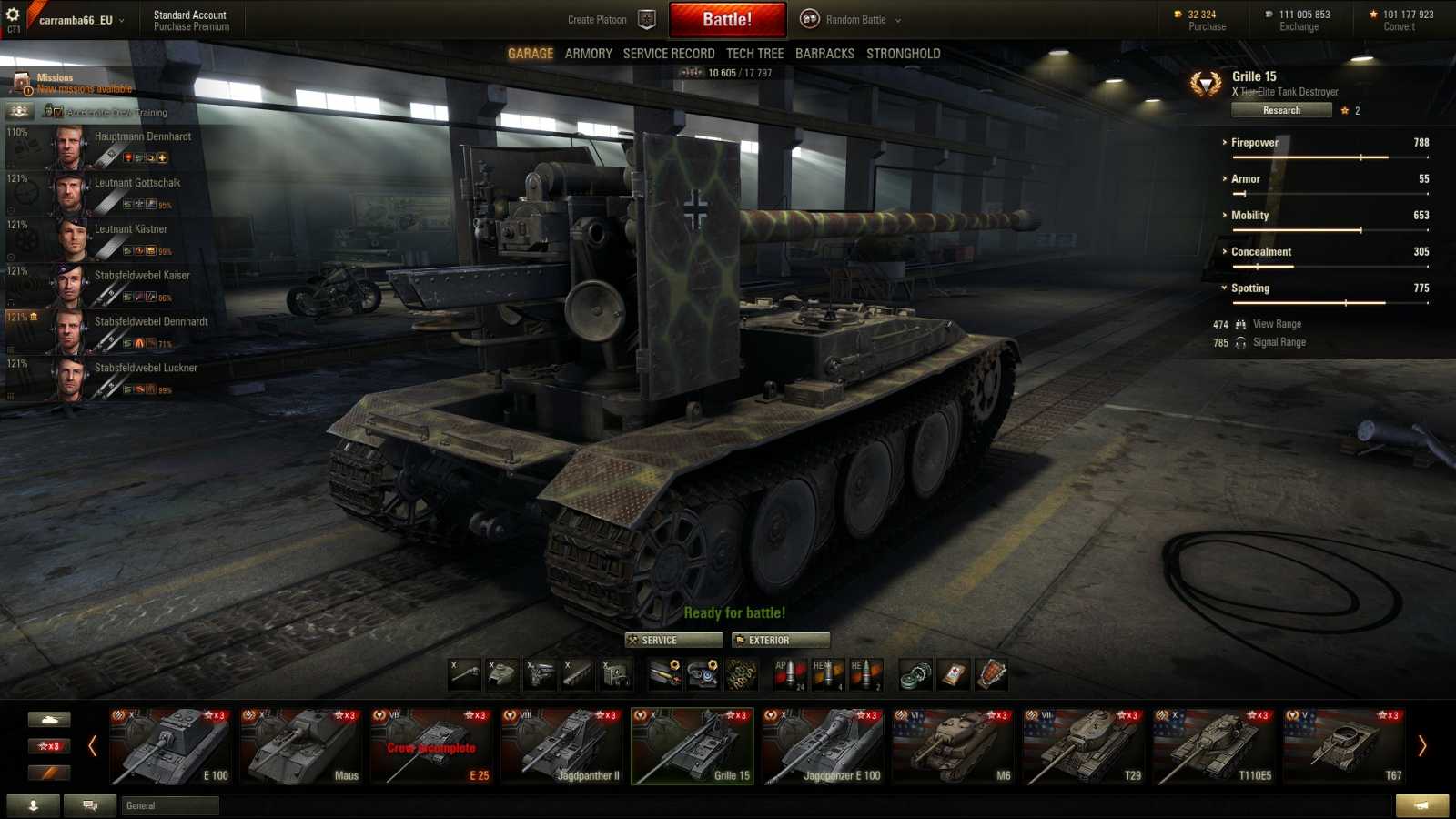
Task: Toggle the tank type carousel filter
Action: 50,719
